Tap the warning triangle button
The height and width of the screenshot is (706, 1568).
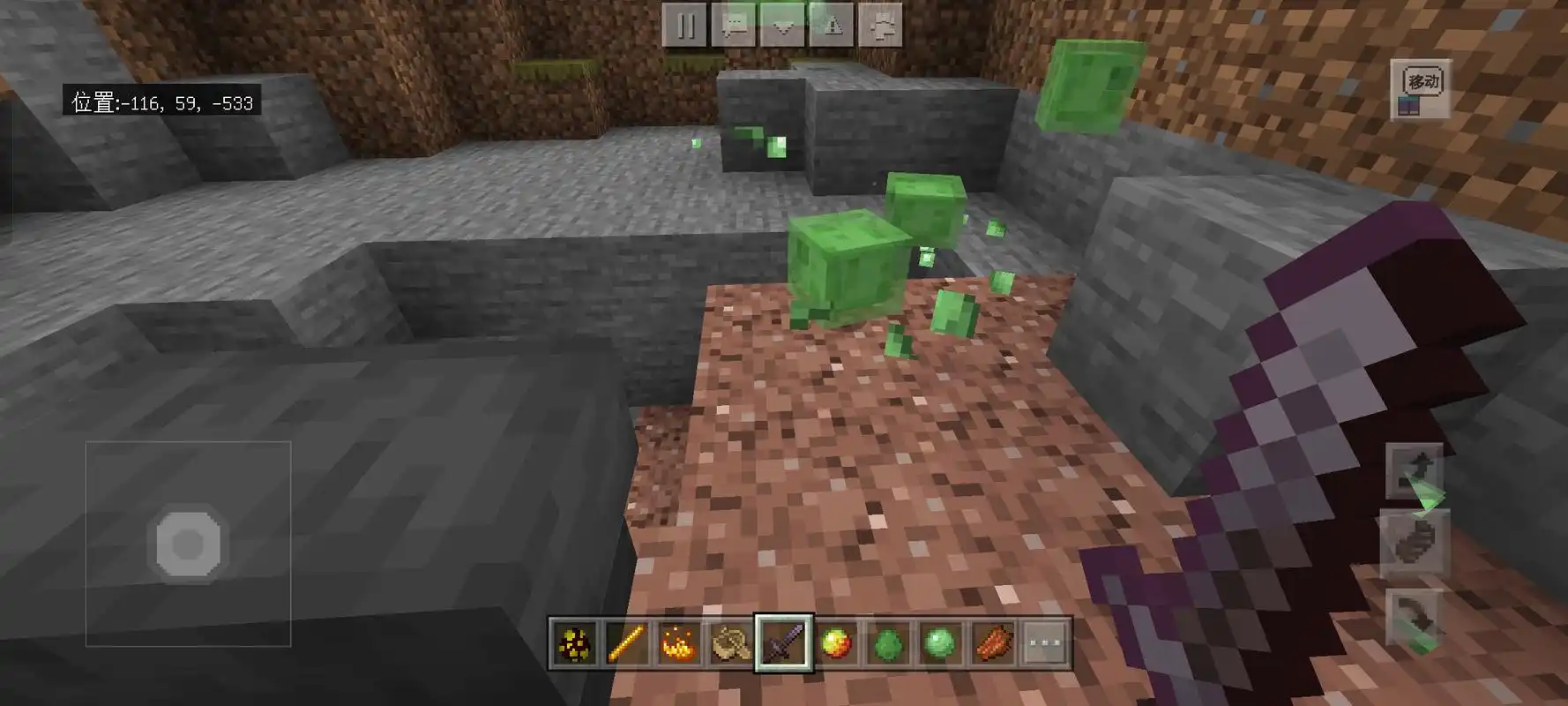click(831, 25)
